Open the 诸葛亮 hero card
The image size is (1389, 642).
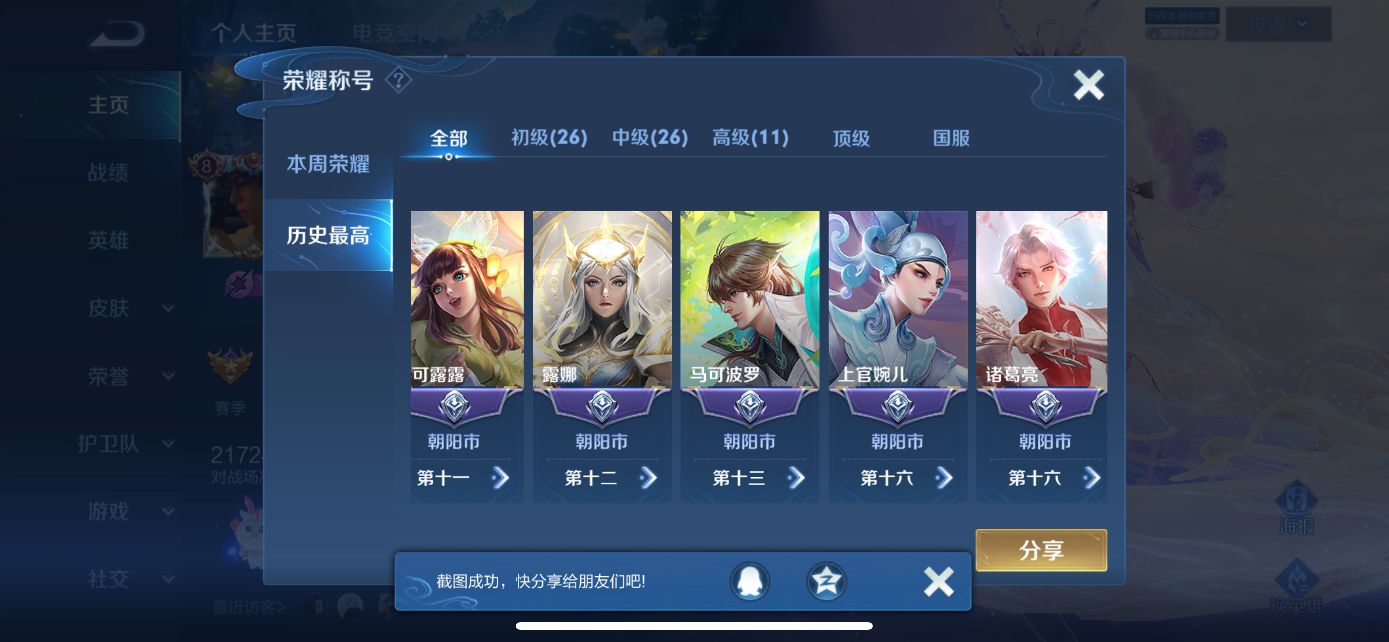pyautogui.click(x=1042, y=300)
